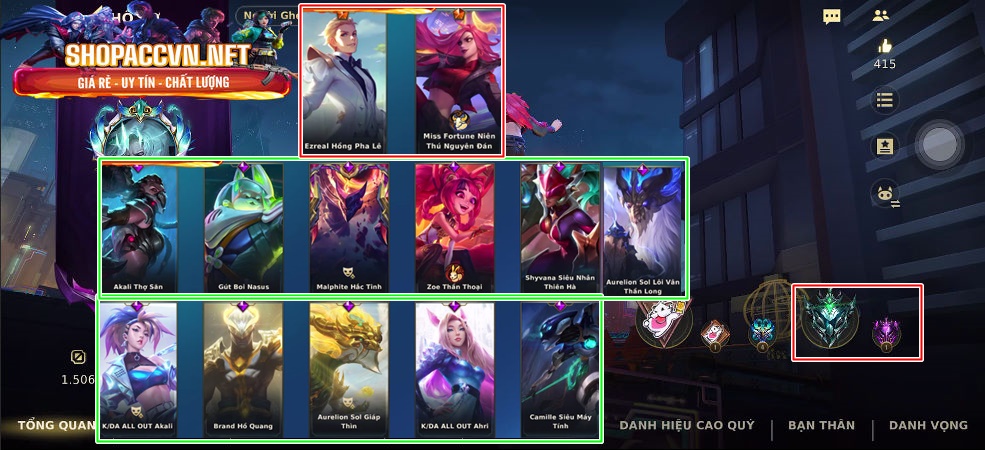Viewport: 985px width, 450px height.
Task: Open the list menu icon
Action: coord(884,100)
